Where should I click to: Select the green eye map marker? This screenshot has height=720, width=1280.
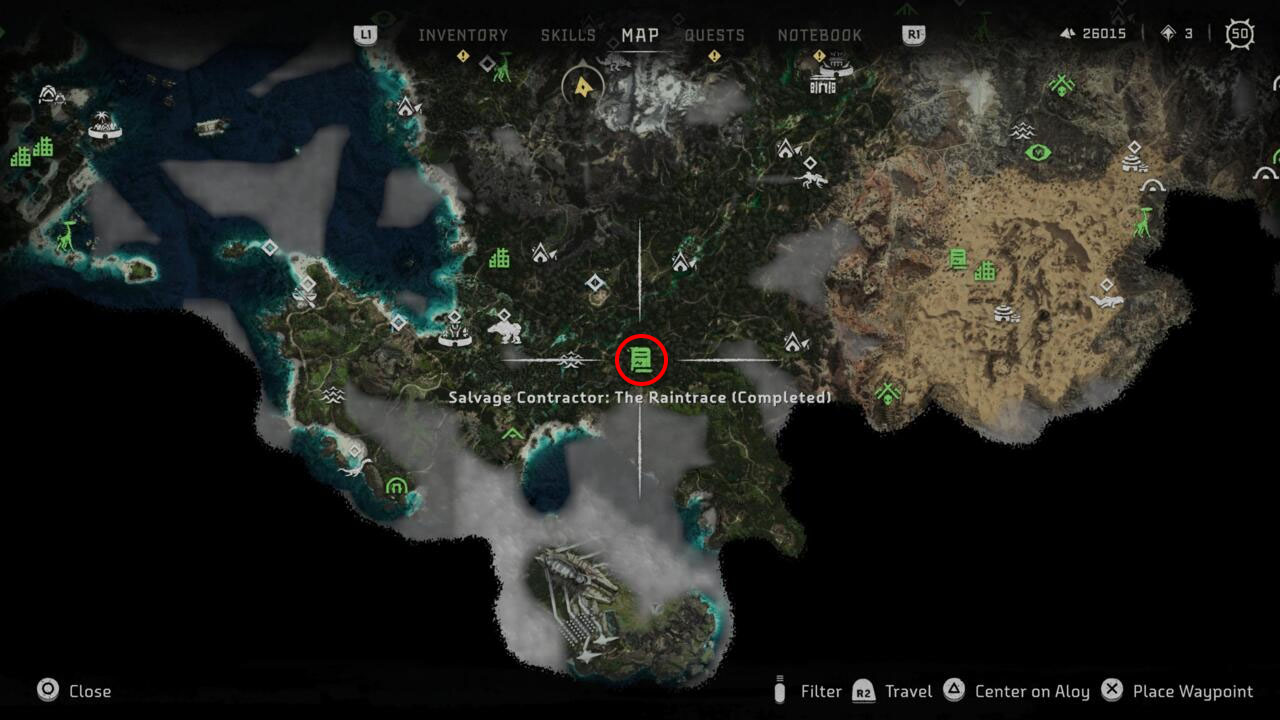point(1038,153)
